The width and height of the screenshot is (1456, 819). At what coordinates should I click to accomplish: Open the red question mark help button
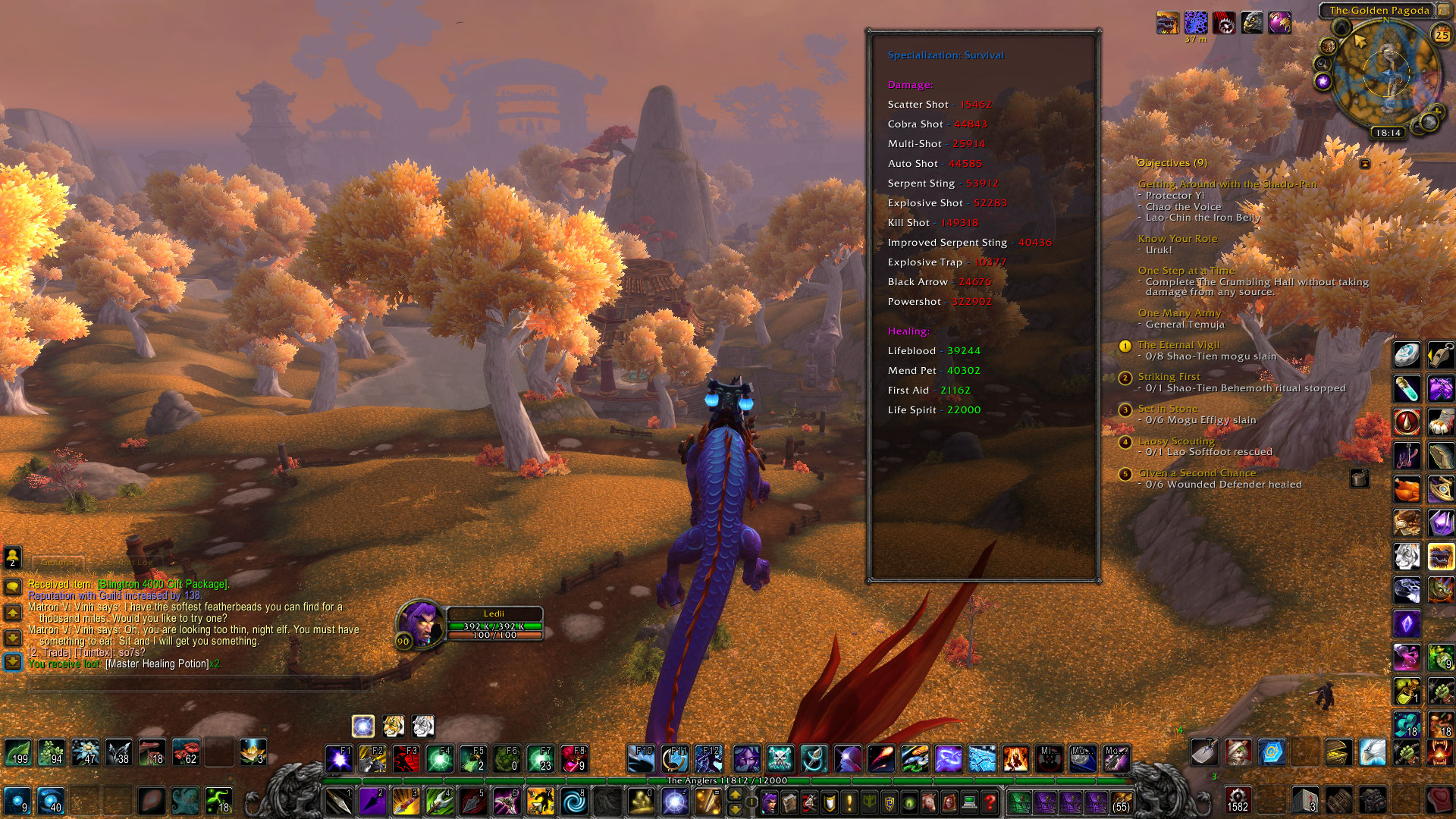pos(990,802)
